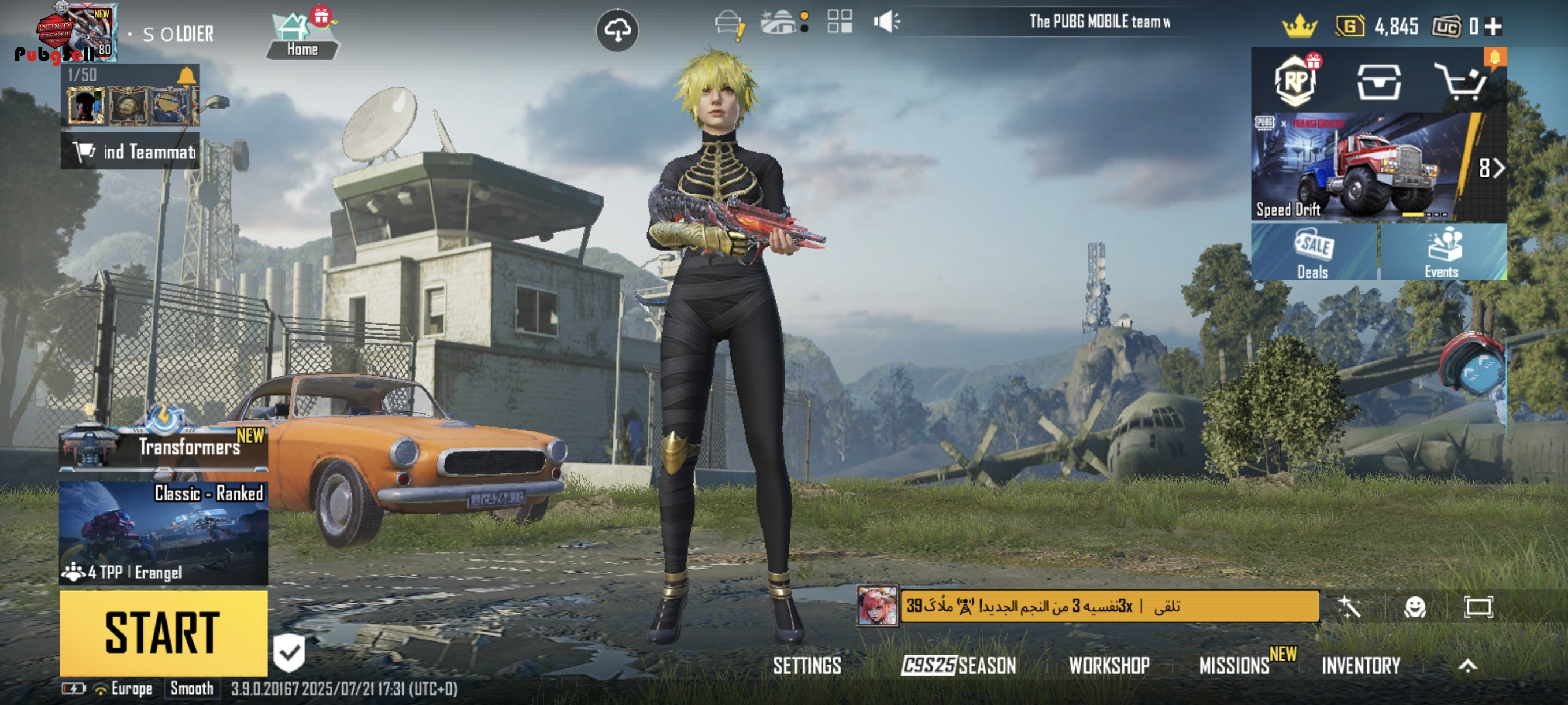Viewport: 1568px width, 705px height.
Task: Open the shopping cart shop
Action: [1461, 82]
